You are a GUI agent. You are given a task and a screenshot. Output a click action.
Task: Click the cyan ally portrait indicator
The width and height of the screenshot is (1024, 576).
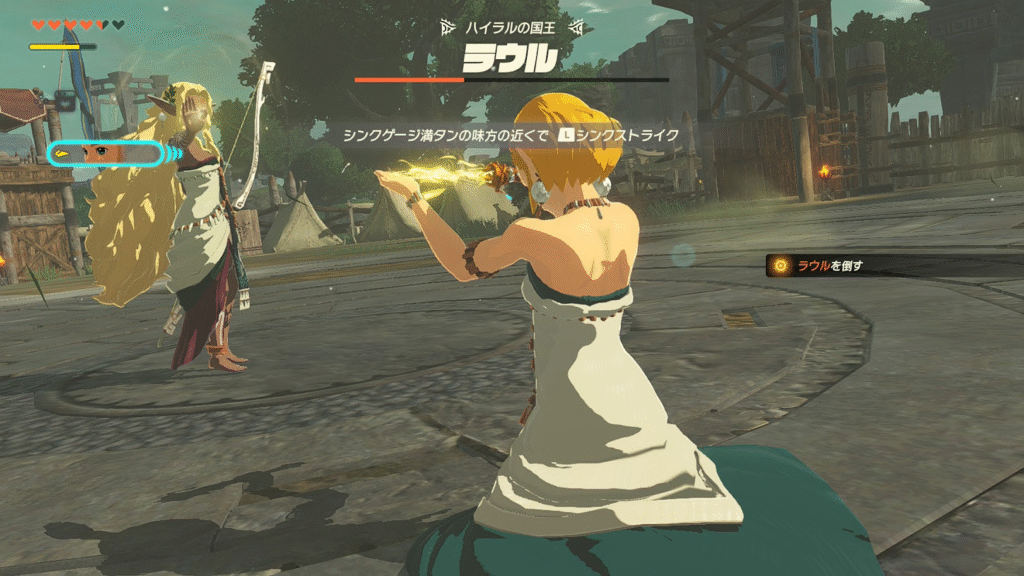(104, 153)
